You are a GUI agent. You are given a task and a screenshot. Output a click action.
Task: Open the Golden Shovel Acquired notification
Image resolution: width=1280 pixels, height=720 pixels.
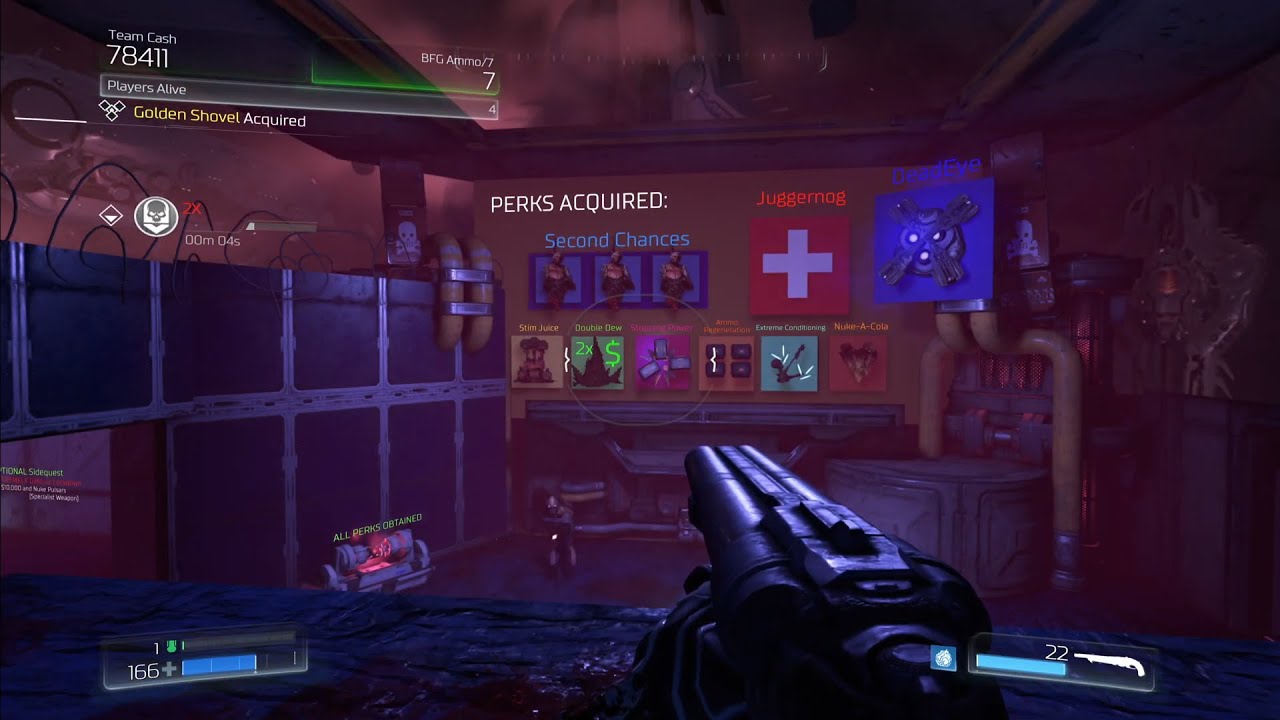219,116
